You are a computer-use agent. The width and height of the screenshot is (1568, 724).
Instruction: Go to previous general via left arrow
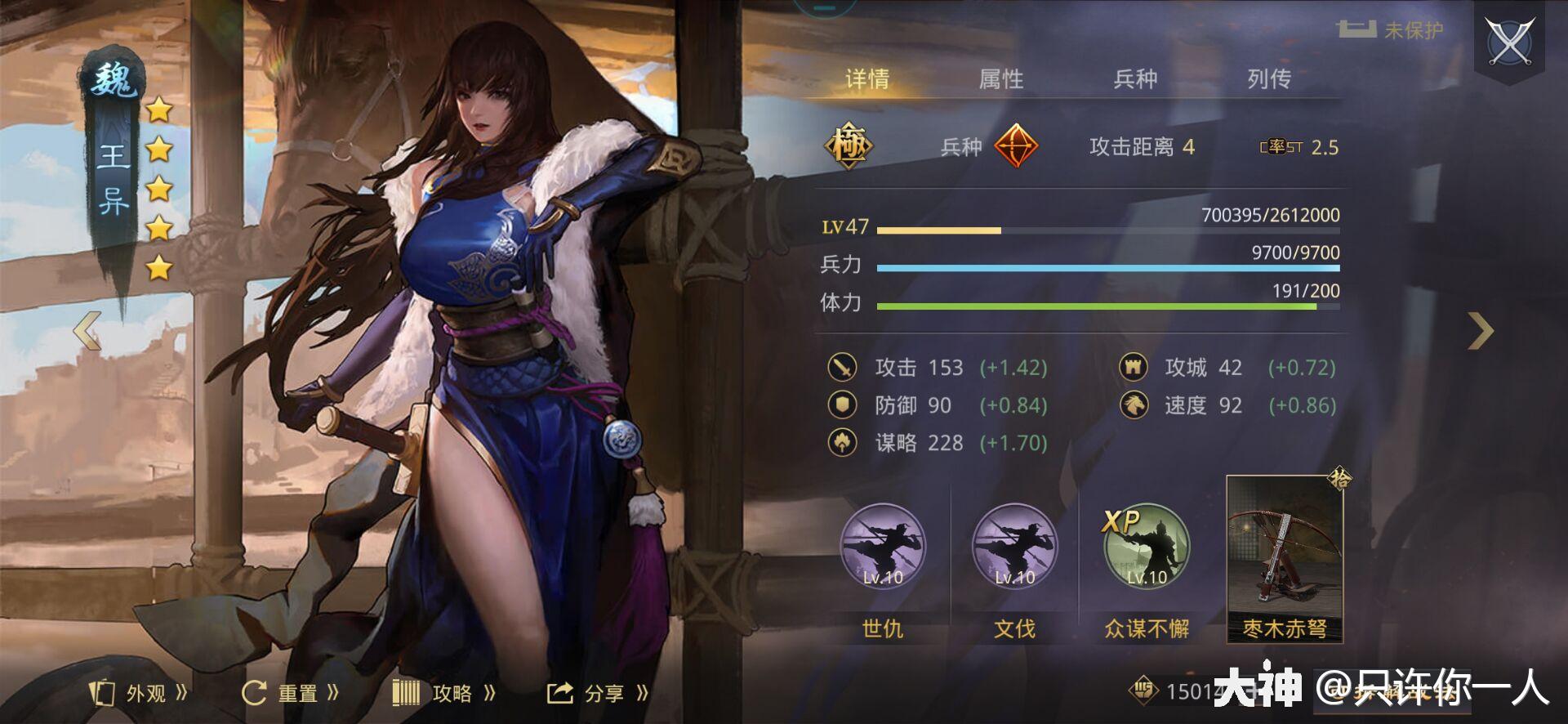[x=86, y=329]
